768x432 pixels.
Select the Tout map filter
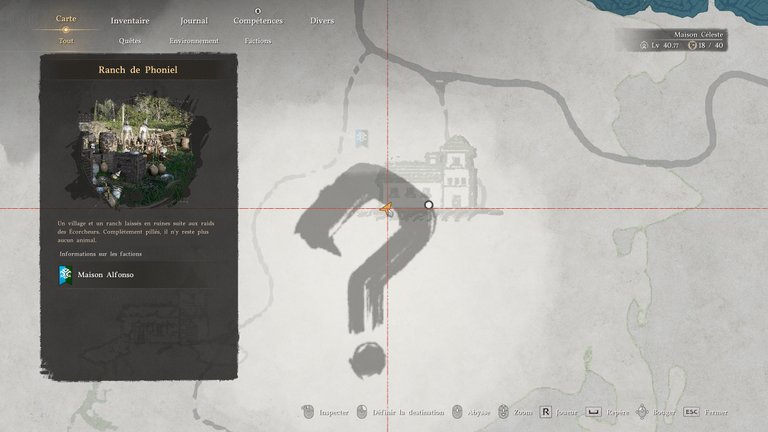(66, 41)
